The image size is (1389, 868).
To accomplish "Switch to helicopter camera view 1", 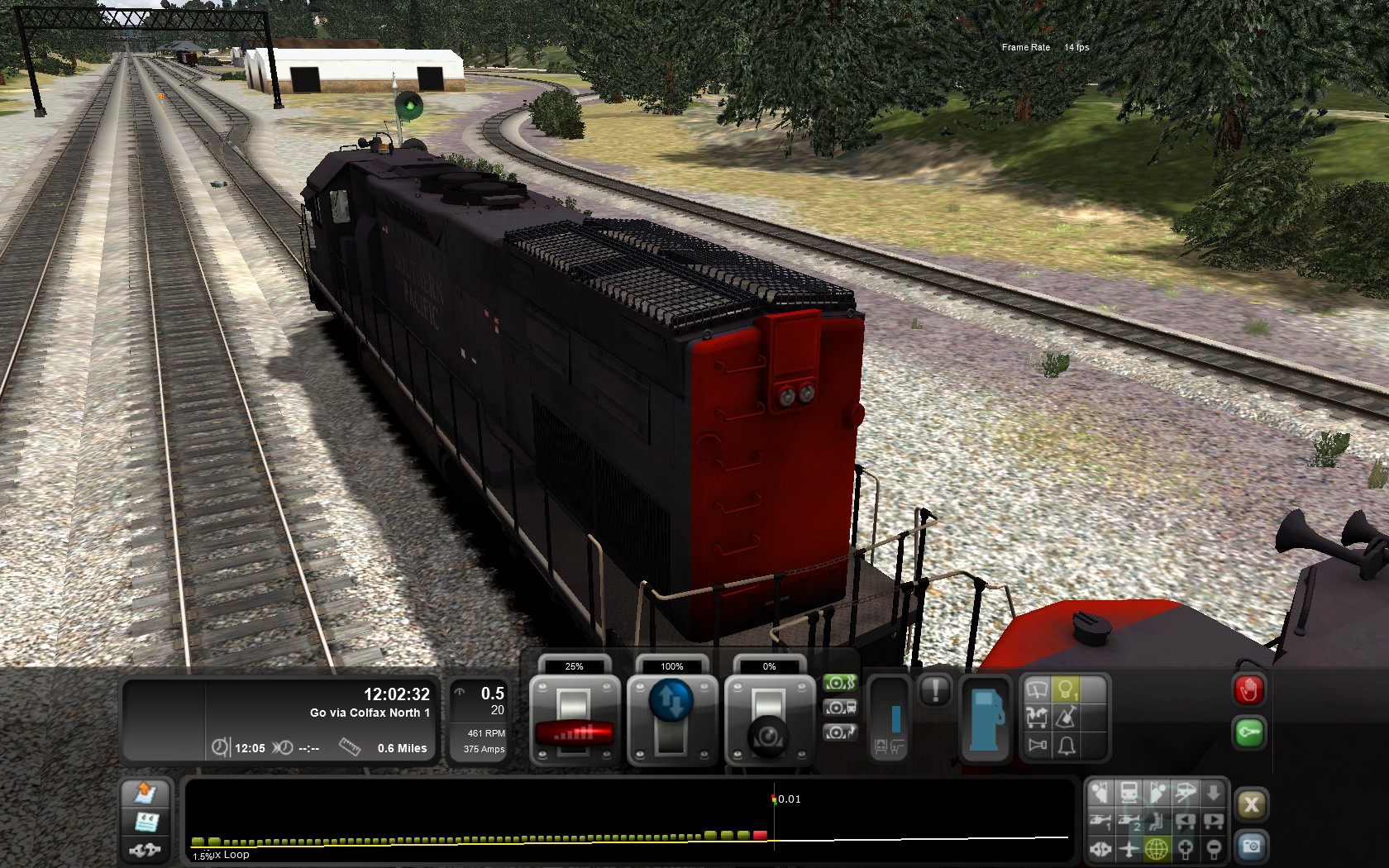I will click(1100, 821).
